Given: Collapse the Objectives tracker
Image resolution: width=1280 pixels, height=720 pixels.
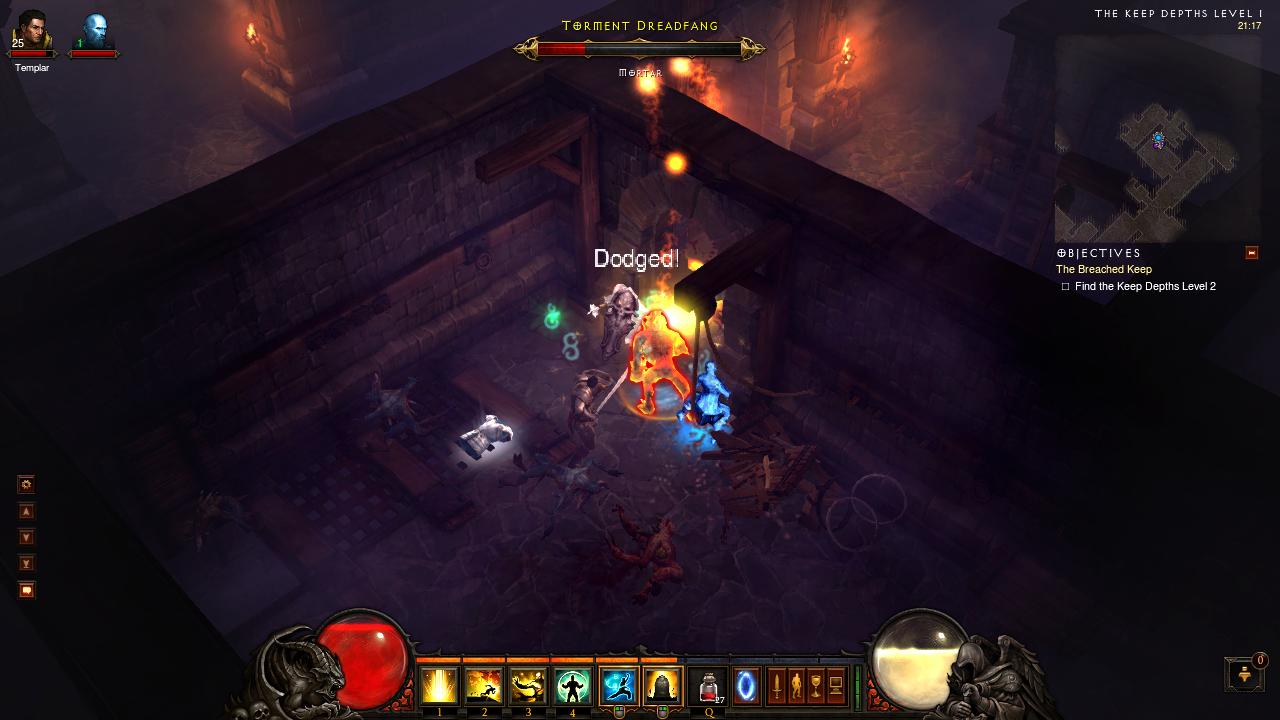Looking at the screenshot, I should pyautogui.click(x=1251, y=253).
